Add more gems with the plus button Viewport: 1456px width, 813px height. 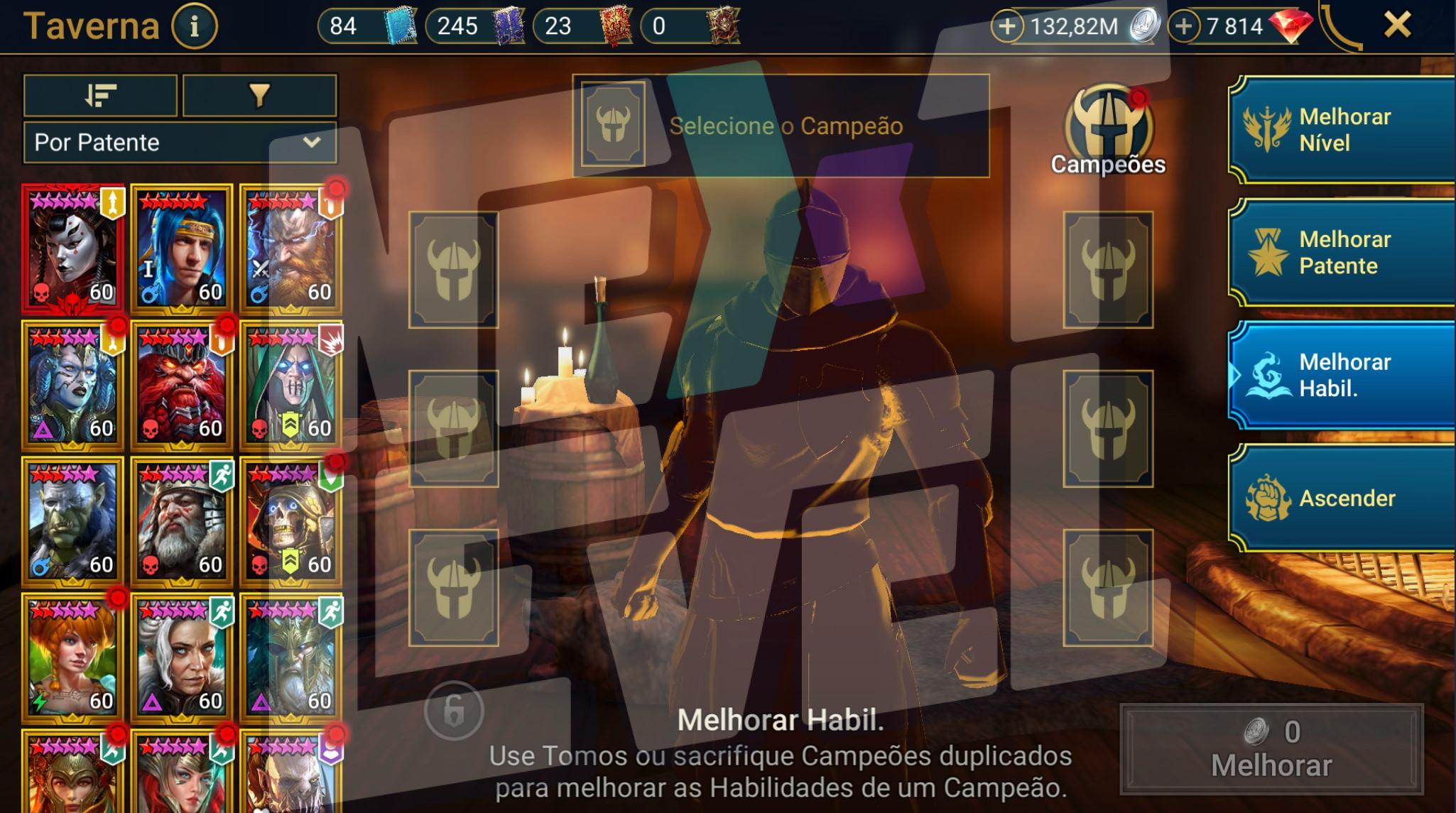coord(1183,27)
